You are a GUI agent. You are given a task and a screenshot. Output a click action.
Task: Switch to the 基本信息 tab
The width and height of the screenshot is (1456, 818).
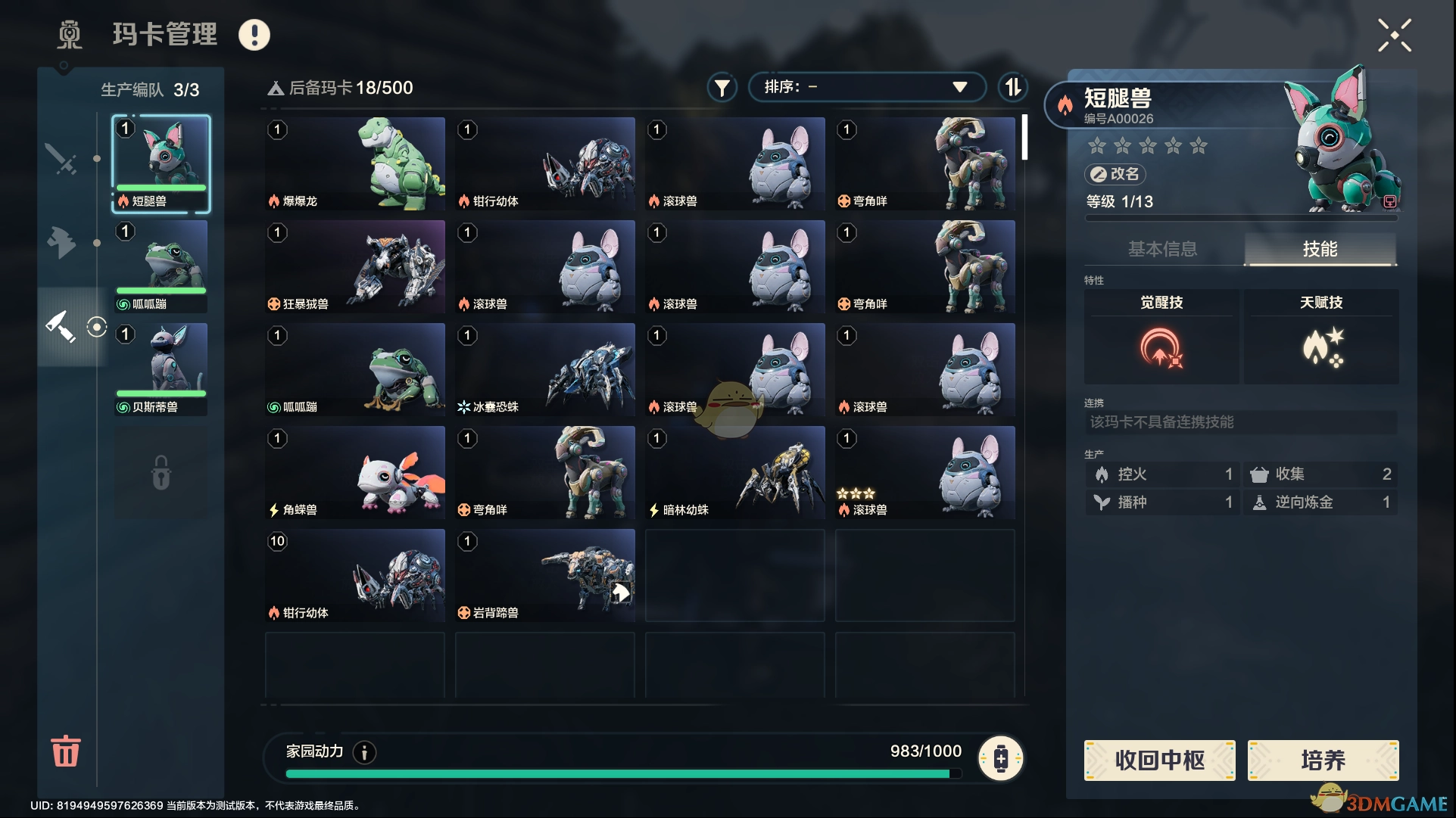click(x=1162, y=249)
